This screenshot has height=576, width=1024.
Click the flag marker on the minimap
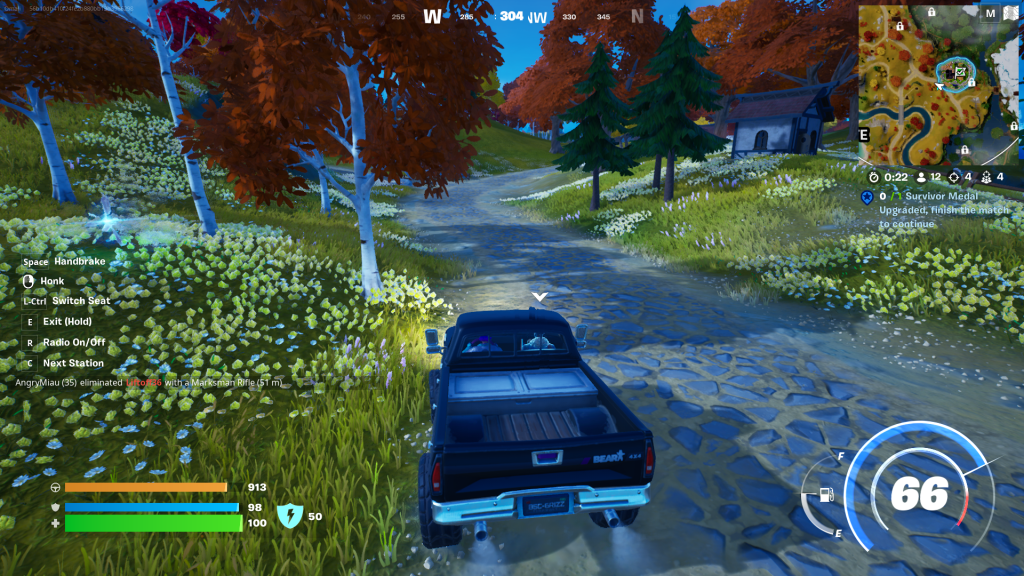[960, 71]
